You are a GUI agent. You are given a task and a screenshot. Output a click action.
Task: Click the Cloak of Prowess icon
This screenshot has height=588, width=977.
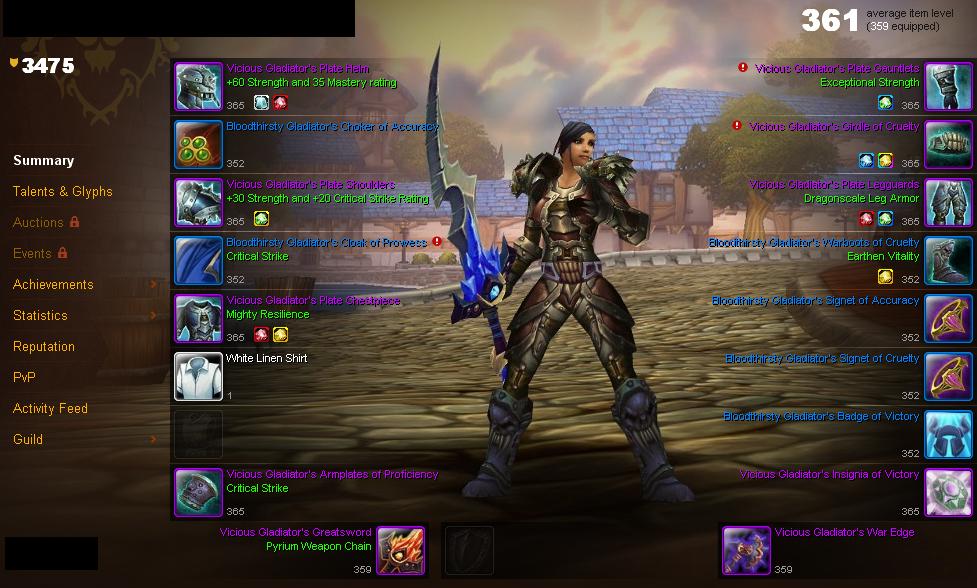[198, 261]
